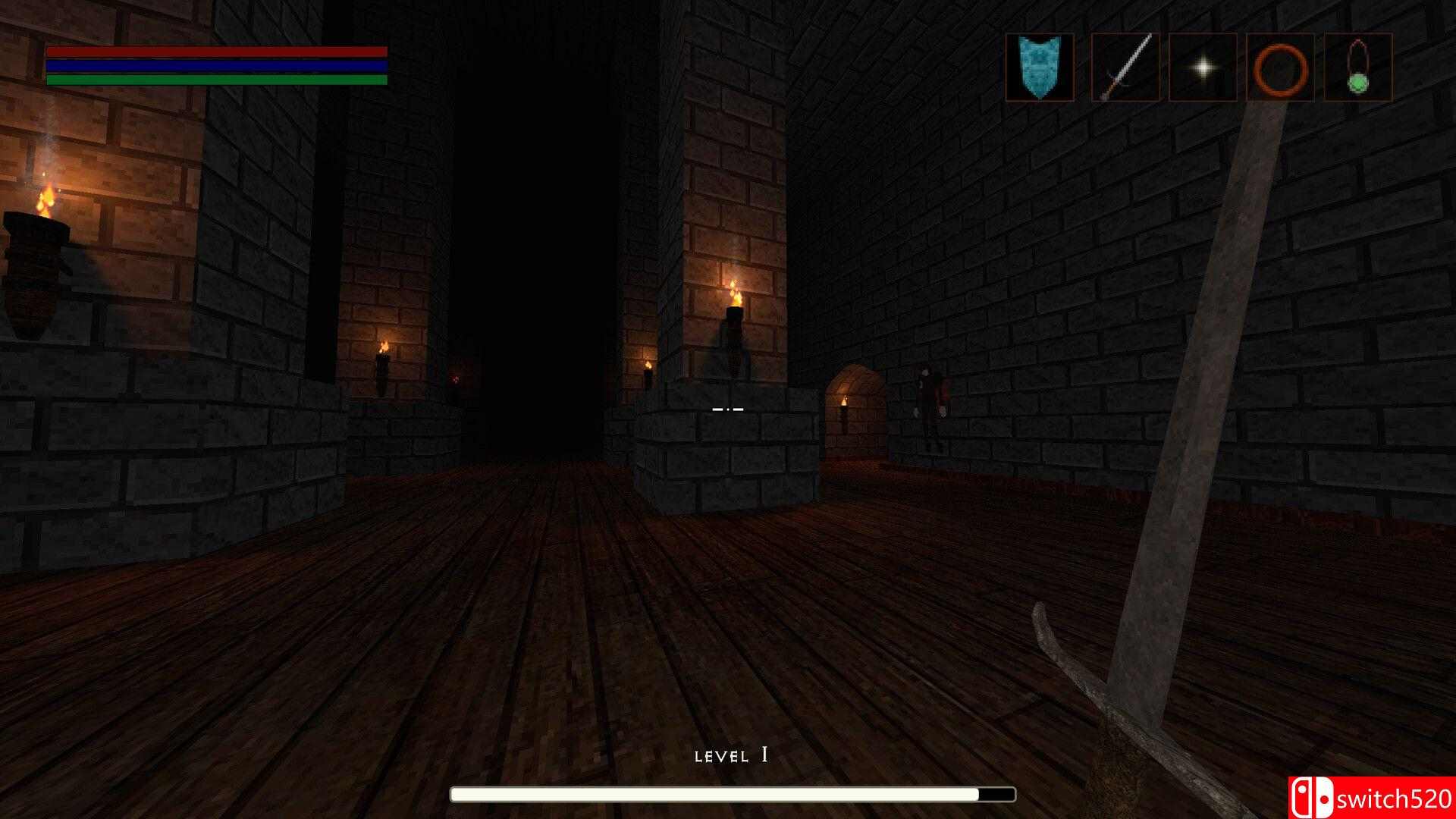
Task: Select the blue shield equipment slot
Action: (x=1040, y=67)
